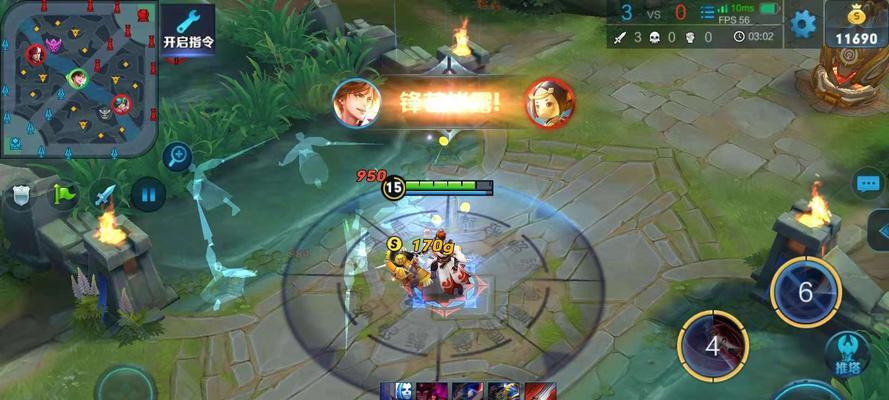
Task: Open the scoreboard list icon
Action: [x=708, y=14]
